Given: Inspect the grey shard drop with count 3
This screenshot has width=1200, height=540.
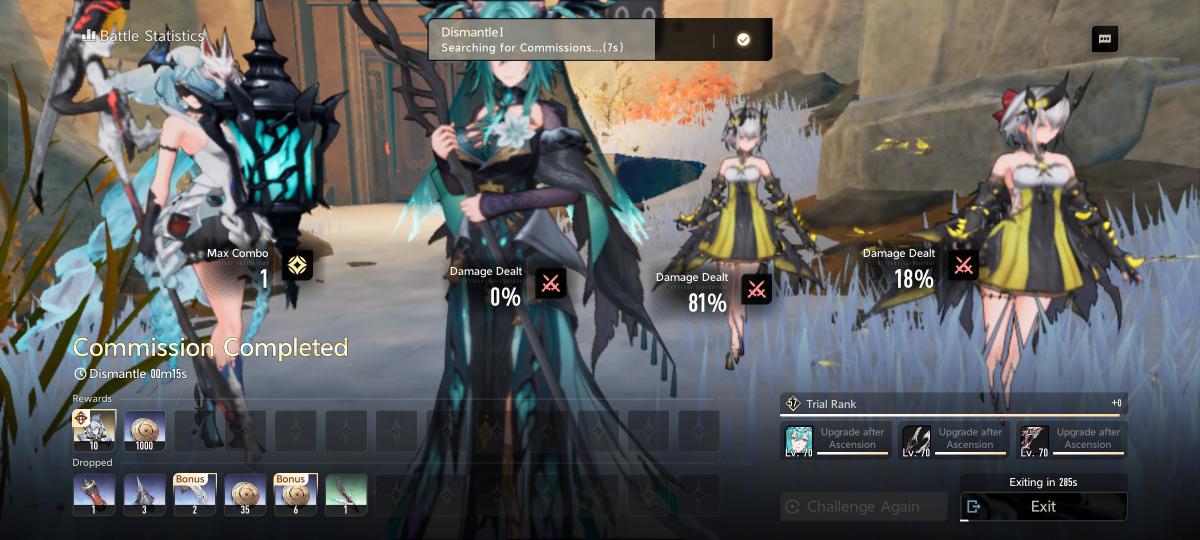Looking at the screenshot, I should pos(144,494).
